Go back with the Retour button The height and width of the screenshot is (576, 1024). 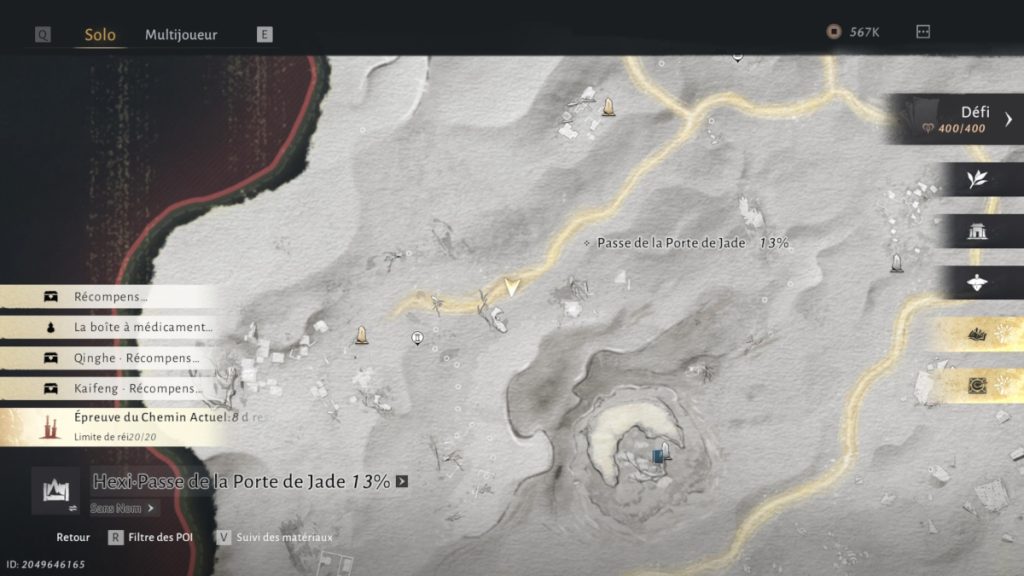pos(73,538)
